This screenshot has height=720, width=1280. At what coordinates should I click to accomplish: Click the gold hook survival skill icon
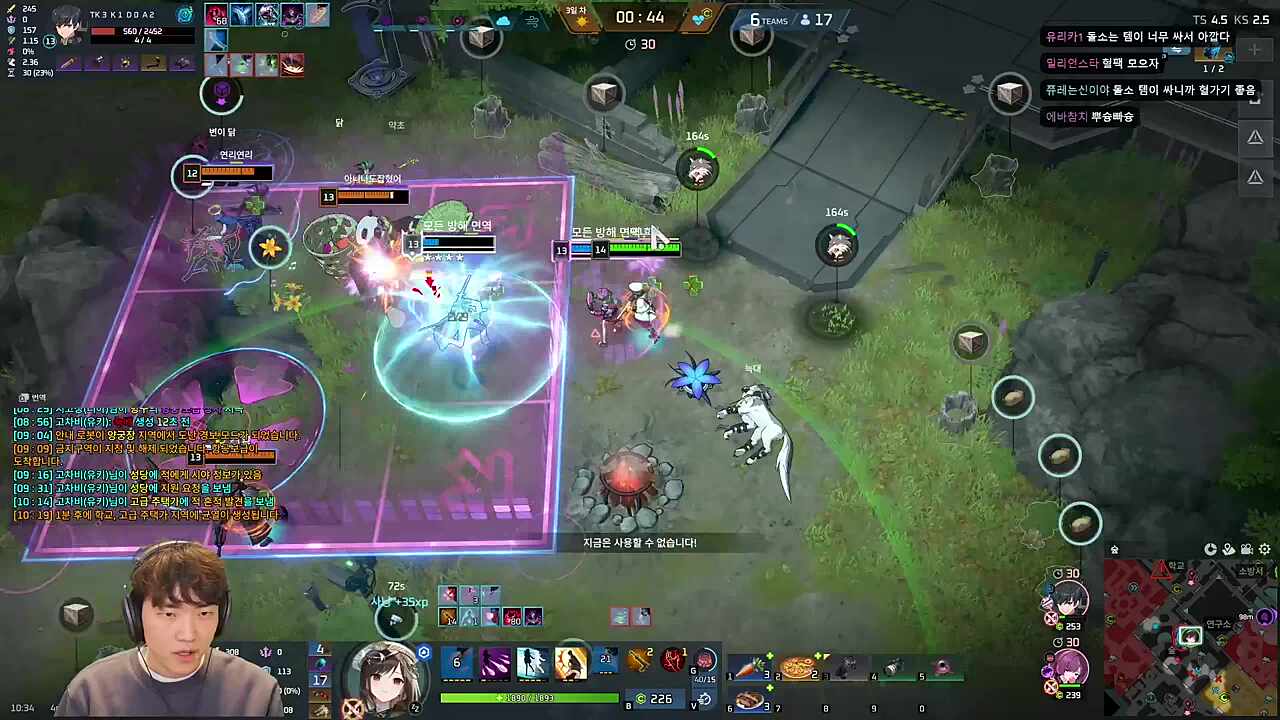click(638, 659)
